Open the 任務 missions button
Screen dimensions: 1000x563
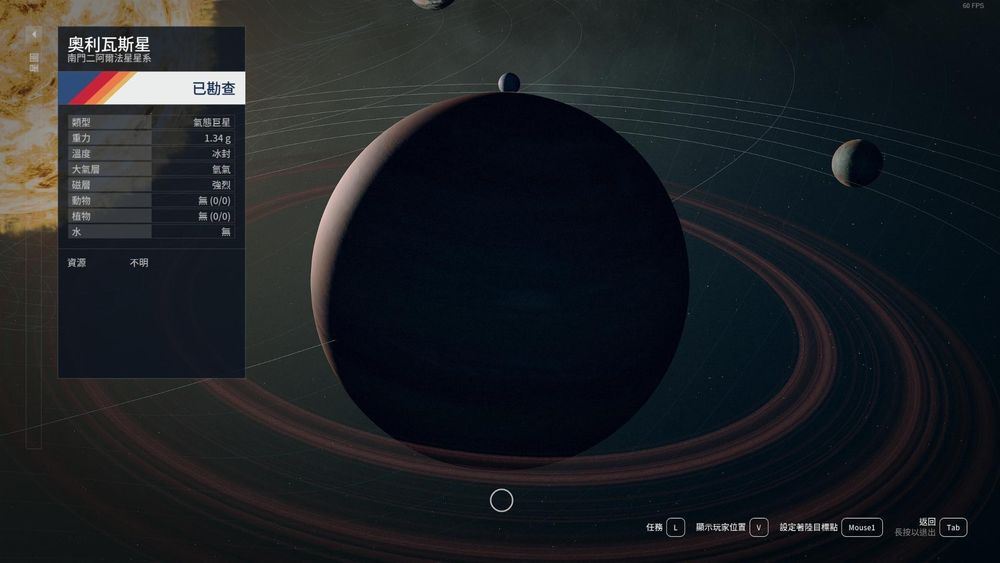click(676, 527)
